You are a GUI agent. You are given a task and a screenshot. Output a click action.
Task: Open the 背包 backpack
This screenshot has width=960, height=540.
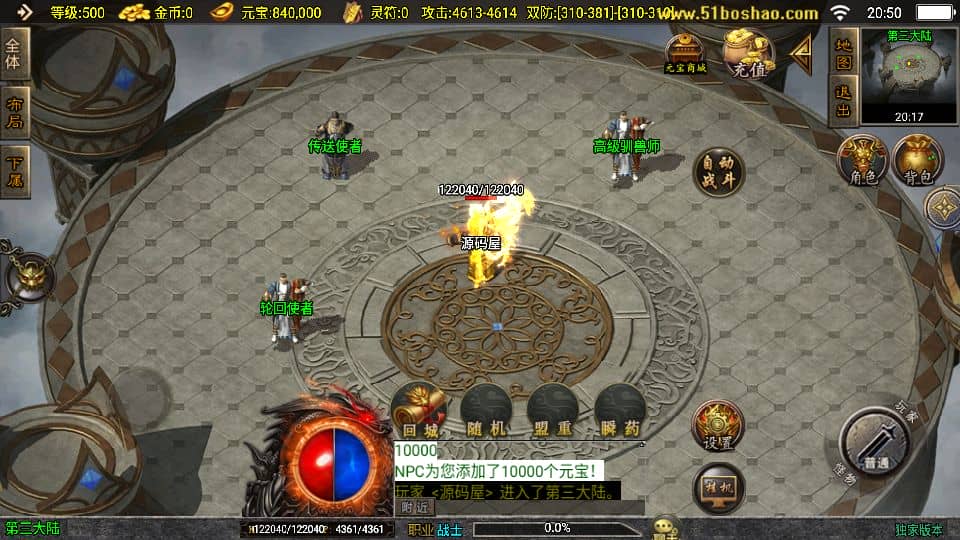coord(918,162)
